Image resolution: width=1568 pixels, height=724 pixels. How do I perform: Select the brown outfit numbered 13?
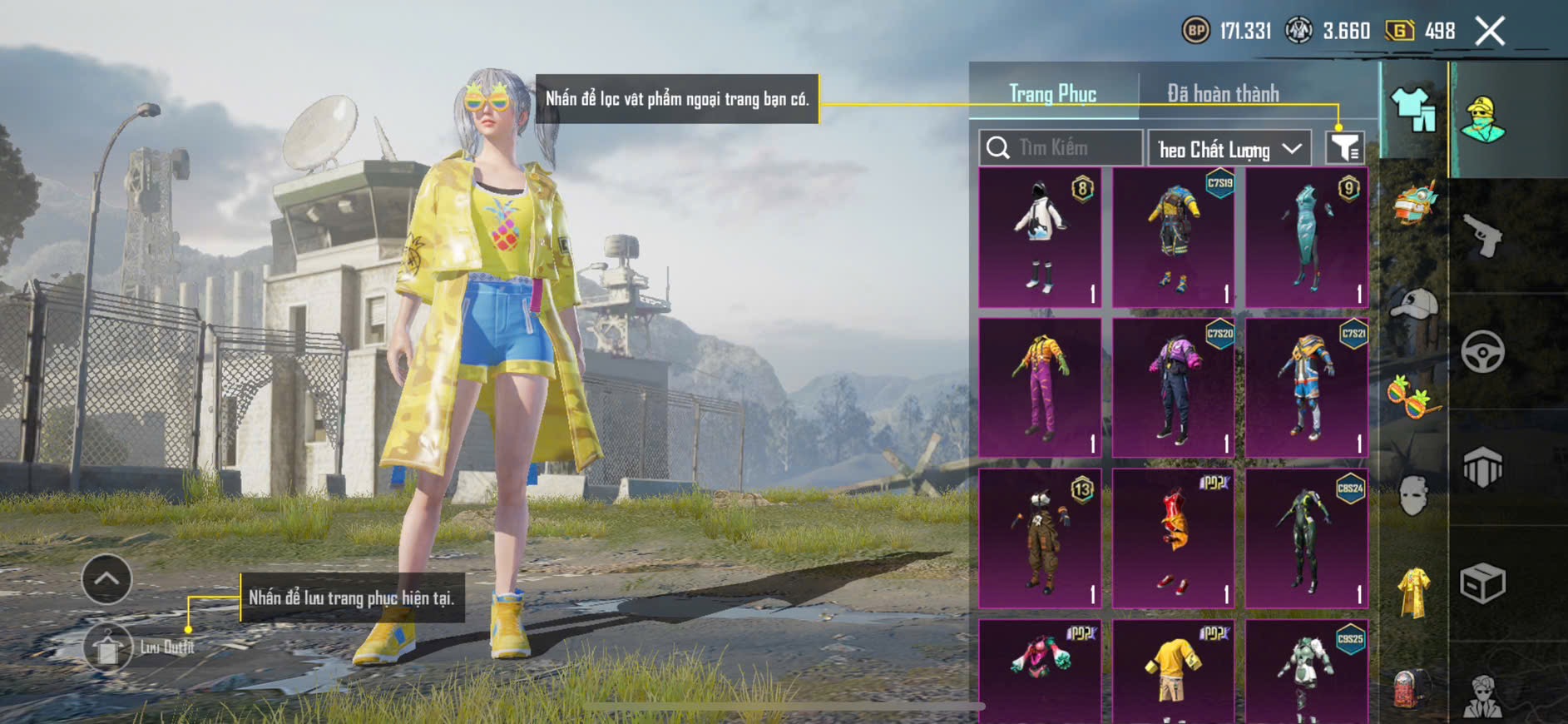pyautogui.click(x=1041, y=538)
